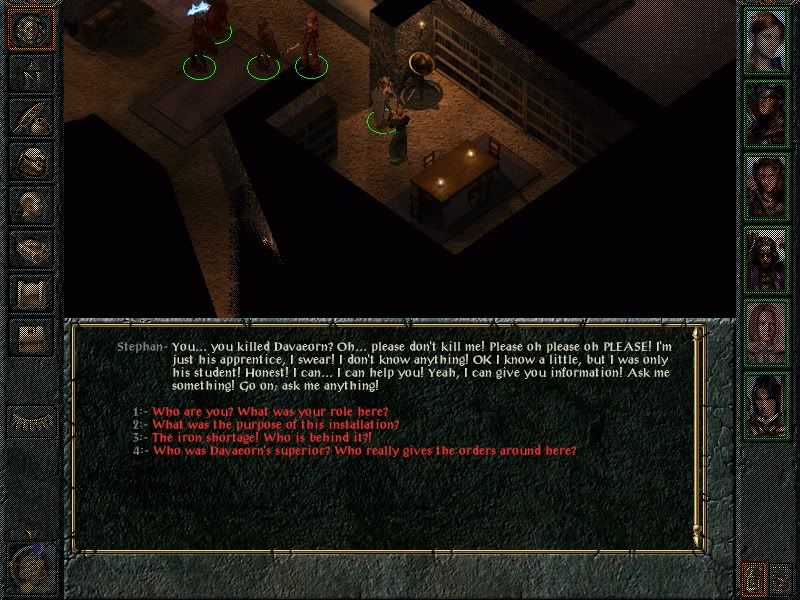The width and height of the screenshot is (800, 600).
Task: Choose the reply about the installation's purpose
Action: click(x=276, y=425)
